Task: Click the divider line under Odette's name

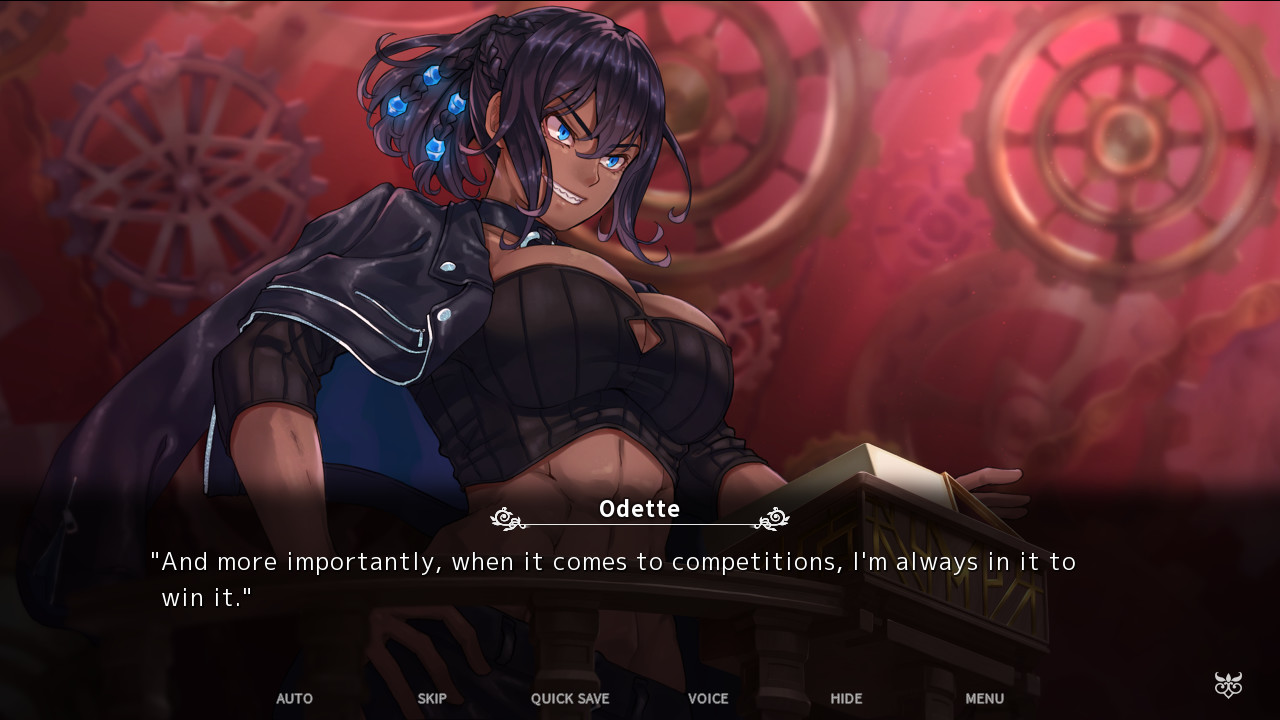Action: [639, 522]
